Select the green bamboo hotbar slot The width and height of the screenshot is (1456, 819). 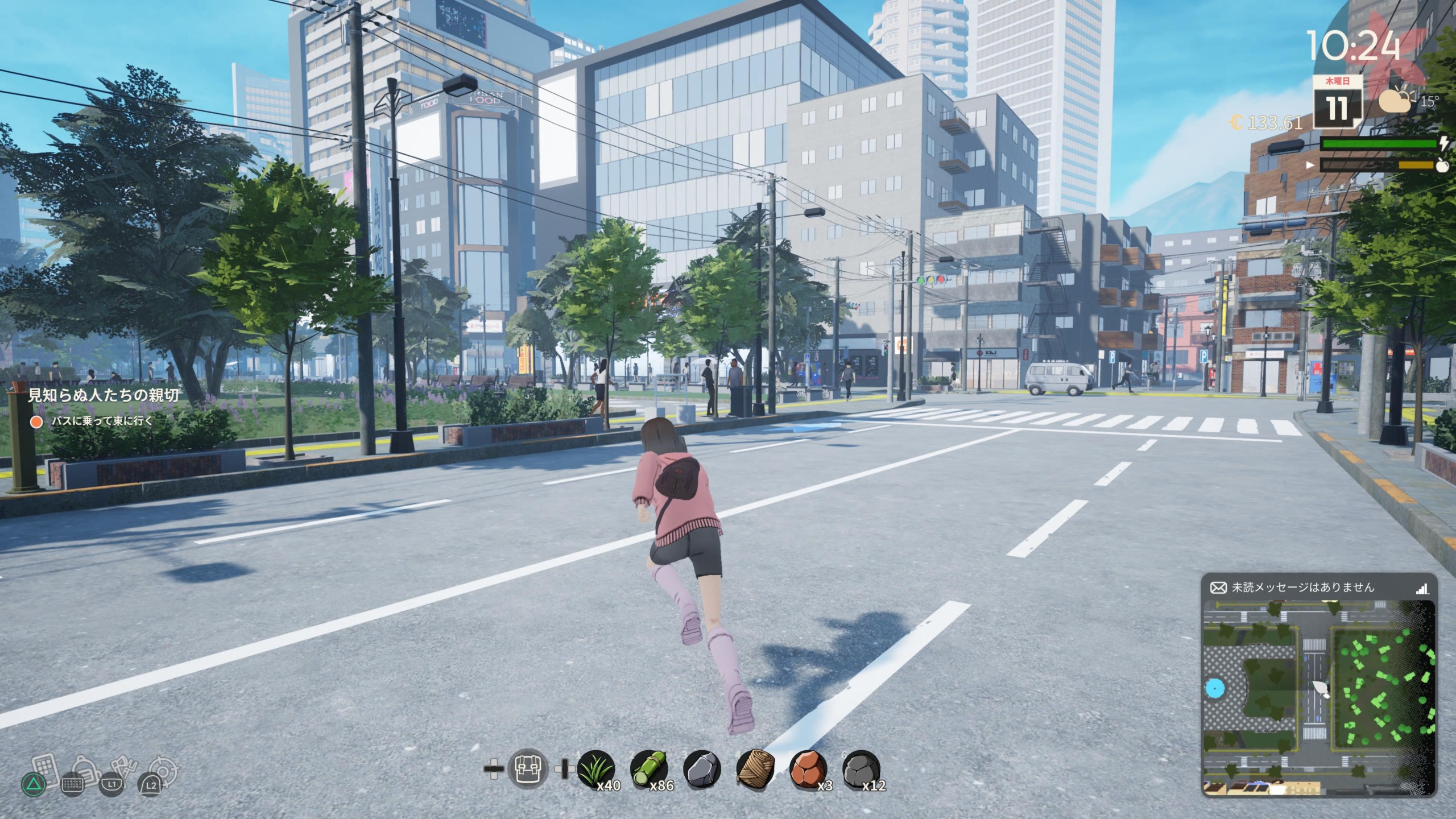pos(649,770)
